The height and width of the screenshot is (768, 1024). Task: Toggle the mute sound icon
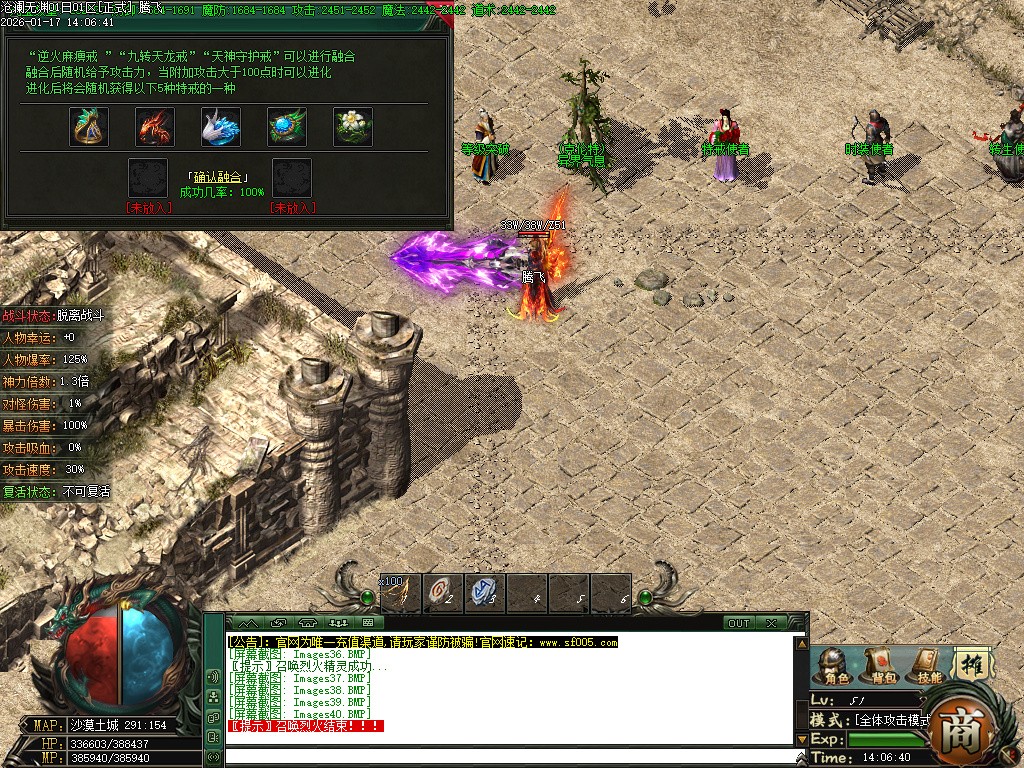[x=213, y=676]
